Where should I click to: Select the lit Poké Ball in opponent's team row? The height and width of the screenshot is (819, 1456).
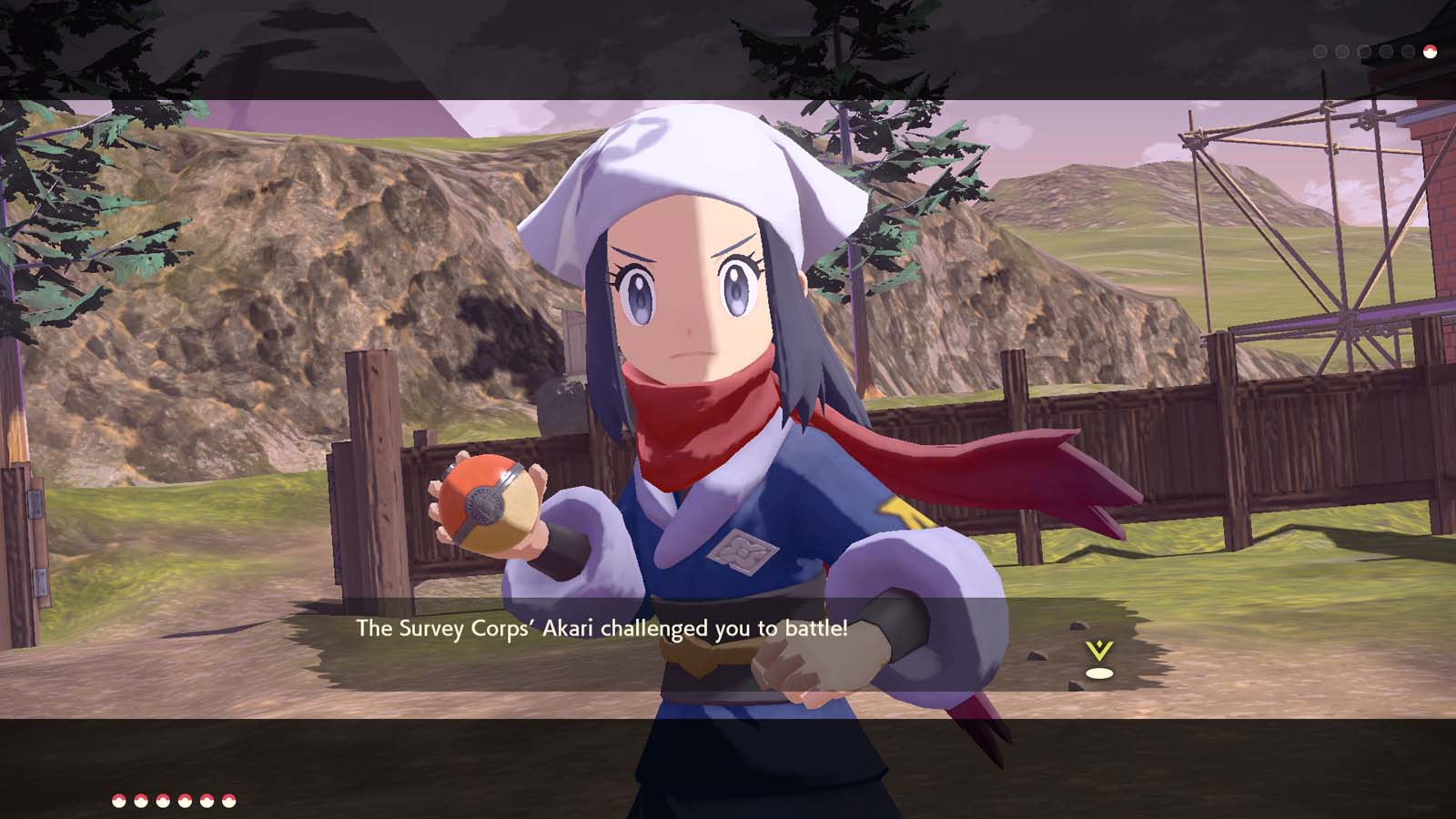tap(1429, 52)
